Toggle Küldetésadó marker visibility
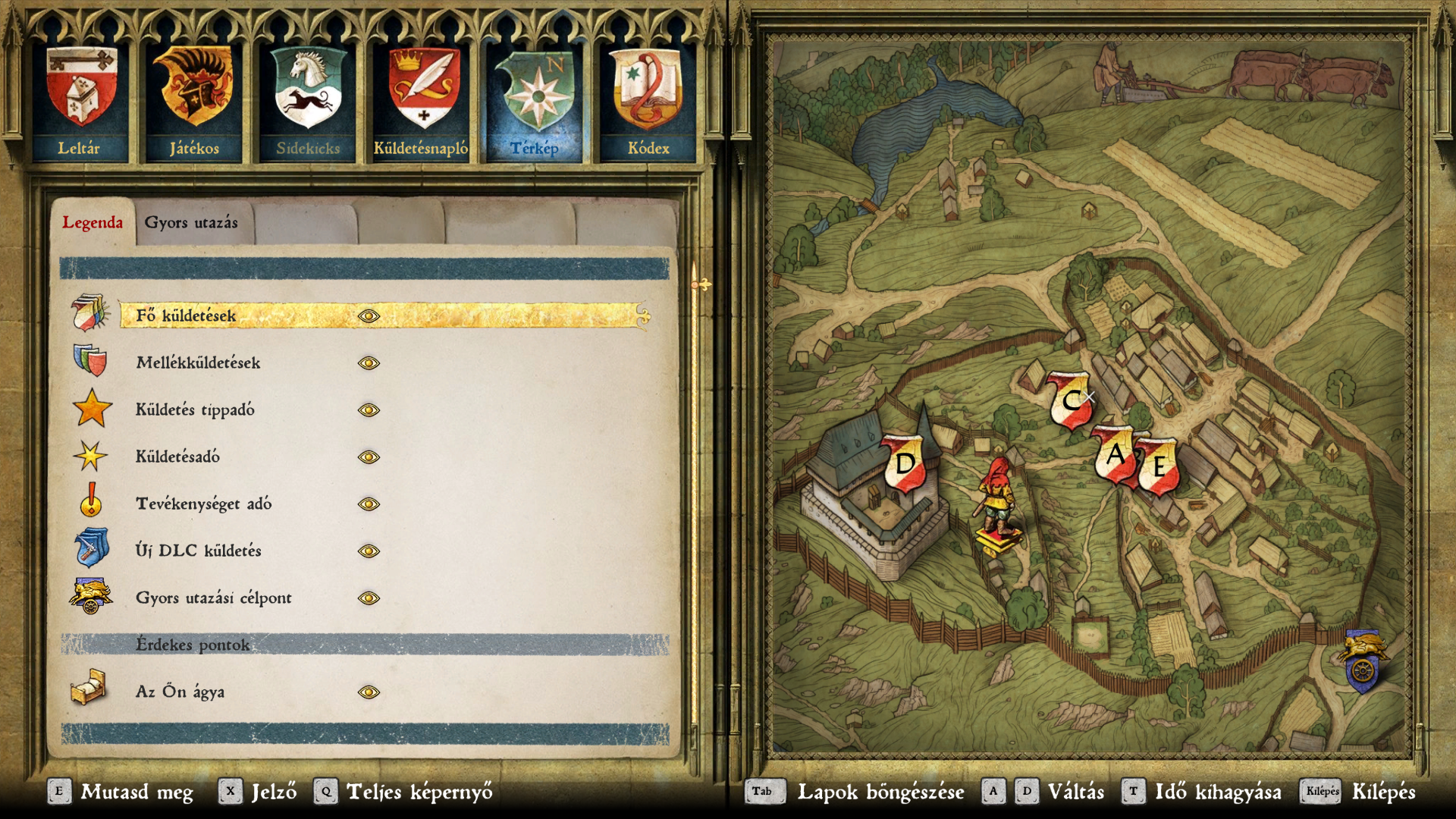Screen dimensions: 1456x819 (369, 457)
